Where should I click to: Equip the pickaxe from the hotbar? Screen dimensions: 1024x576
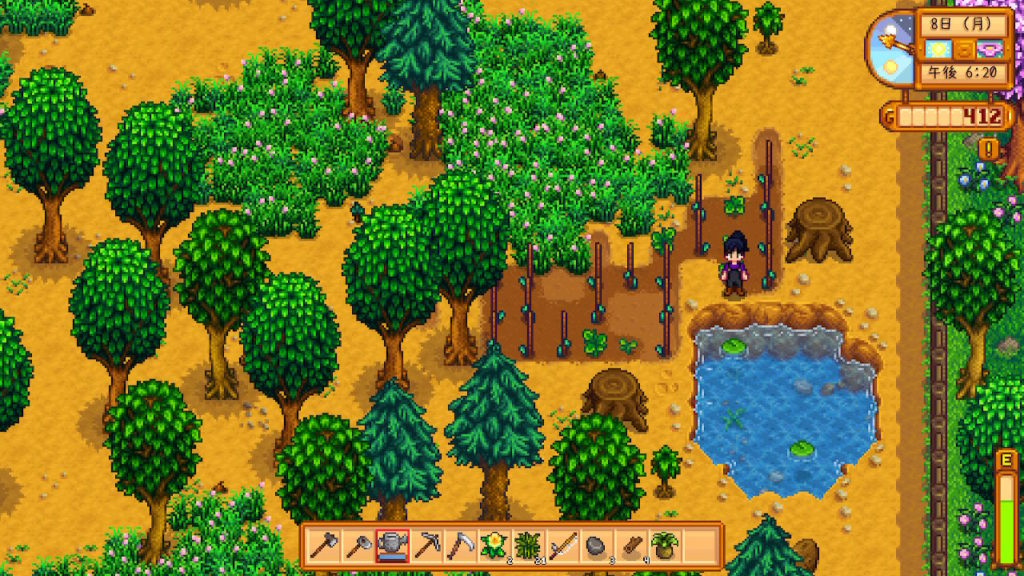(426, 546)
